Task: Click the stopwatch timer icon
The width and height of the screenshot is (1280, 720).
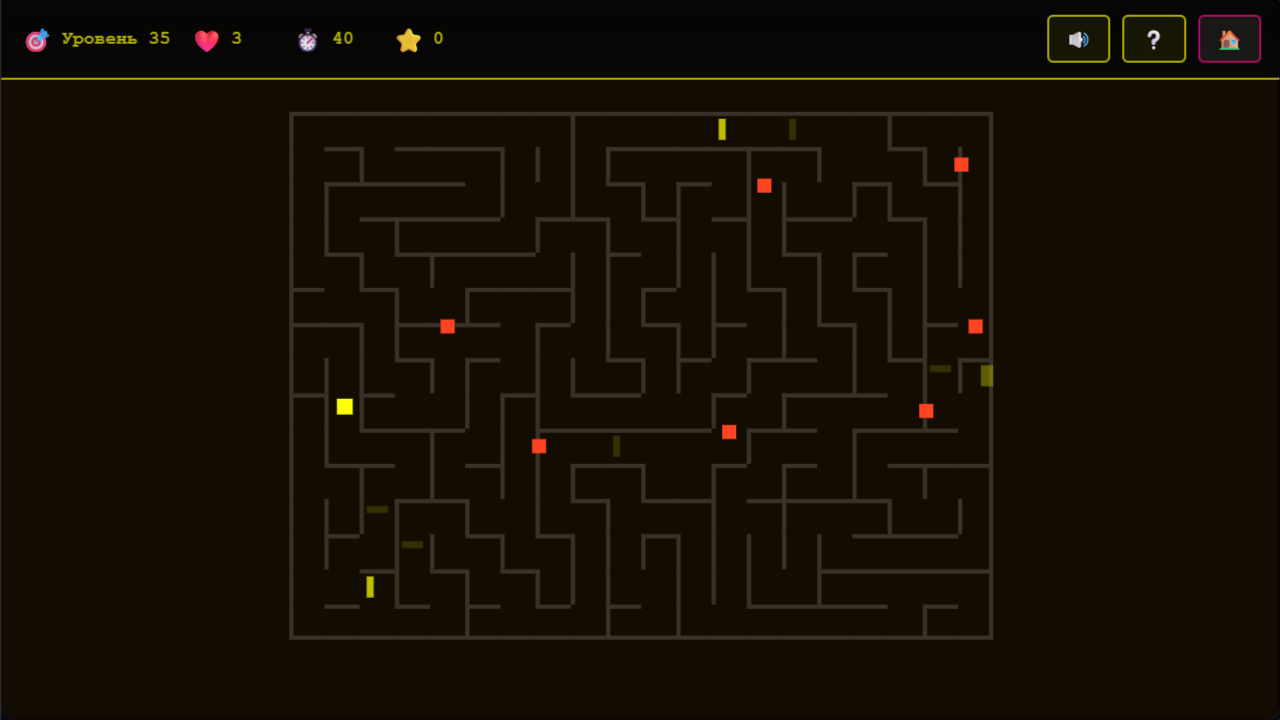Action: click(x=309, y=38)
